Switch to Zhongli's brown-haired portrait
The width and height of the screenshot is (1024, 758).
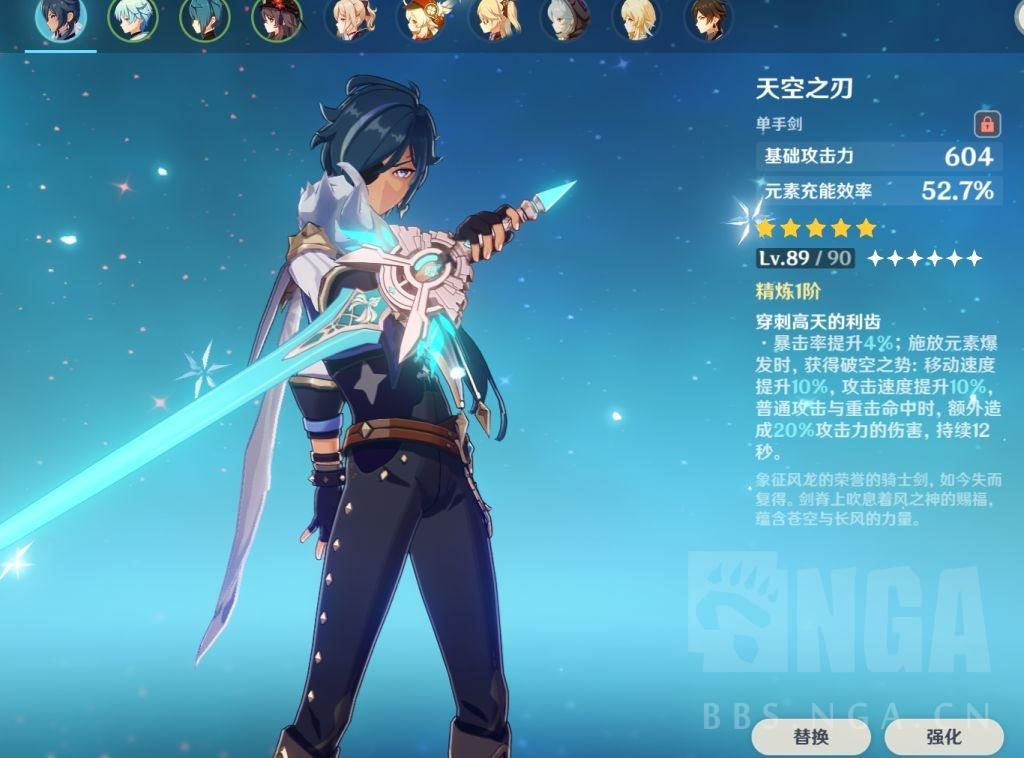click(708, 18)
